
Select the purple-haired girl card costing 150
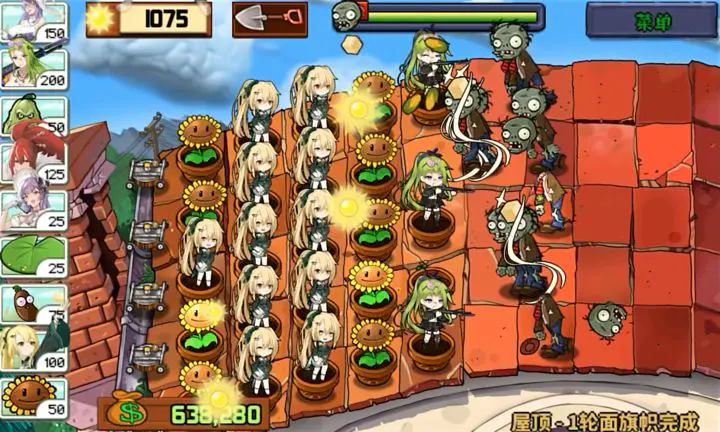32,22
